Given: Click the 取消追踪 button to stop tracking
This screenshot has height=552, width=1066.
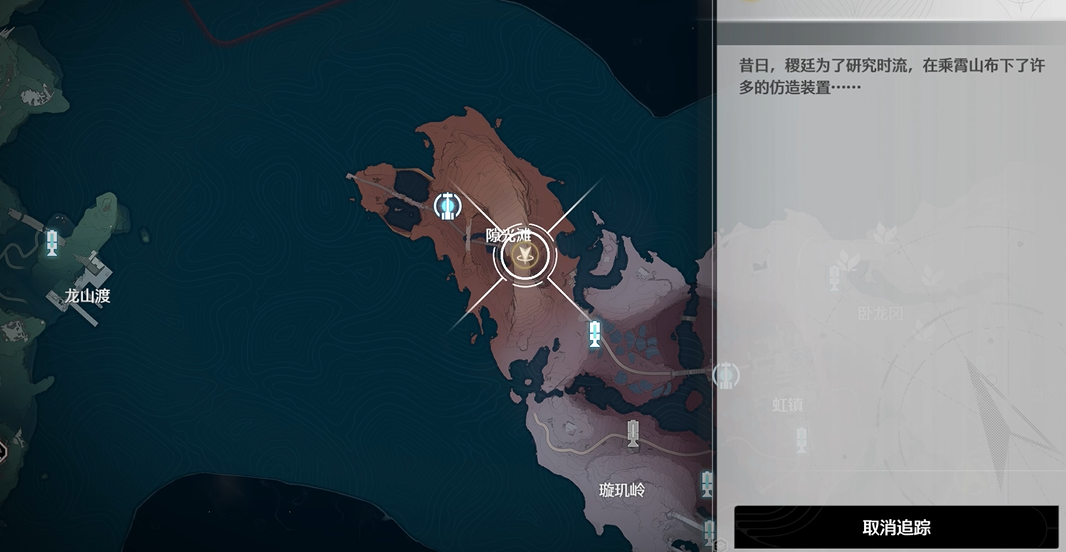Looking at the screenshot, I should (x=895, y=527).
